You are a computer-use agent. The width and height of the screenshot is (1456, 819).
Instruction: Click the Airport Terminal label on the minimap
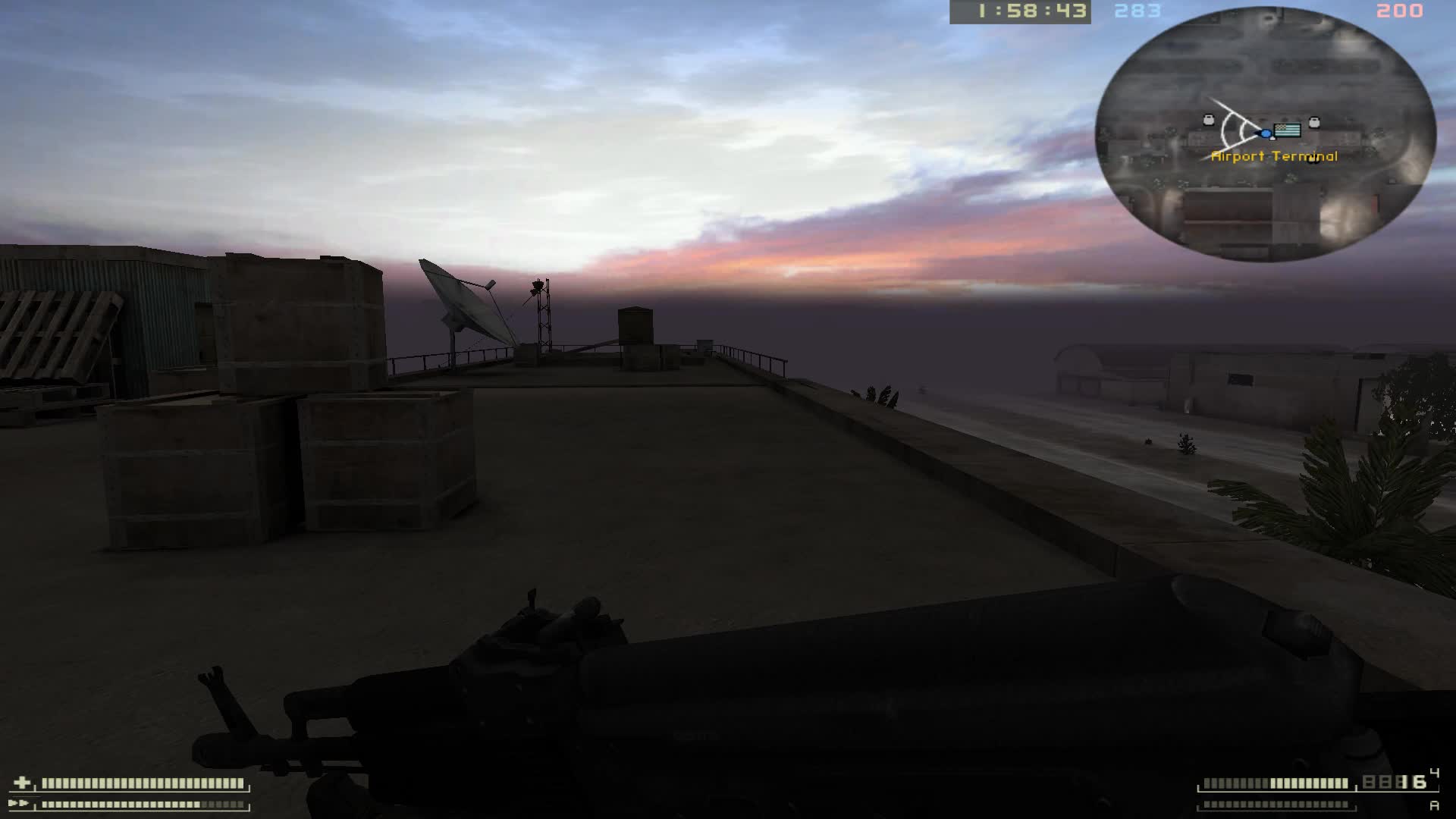[1276, 158]
